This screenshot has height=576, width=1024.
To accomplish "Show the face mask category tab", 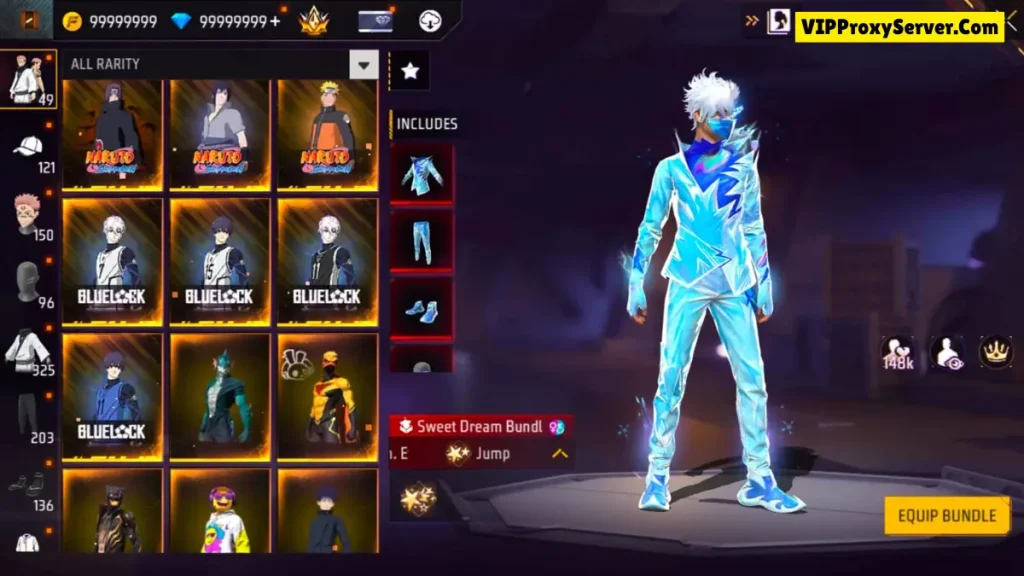I will 28,282.
